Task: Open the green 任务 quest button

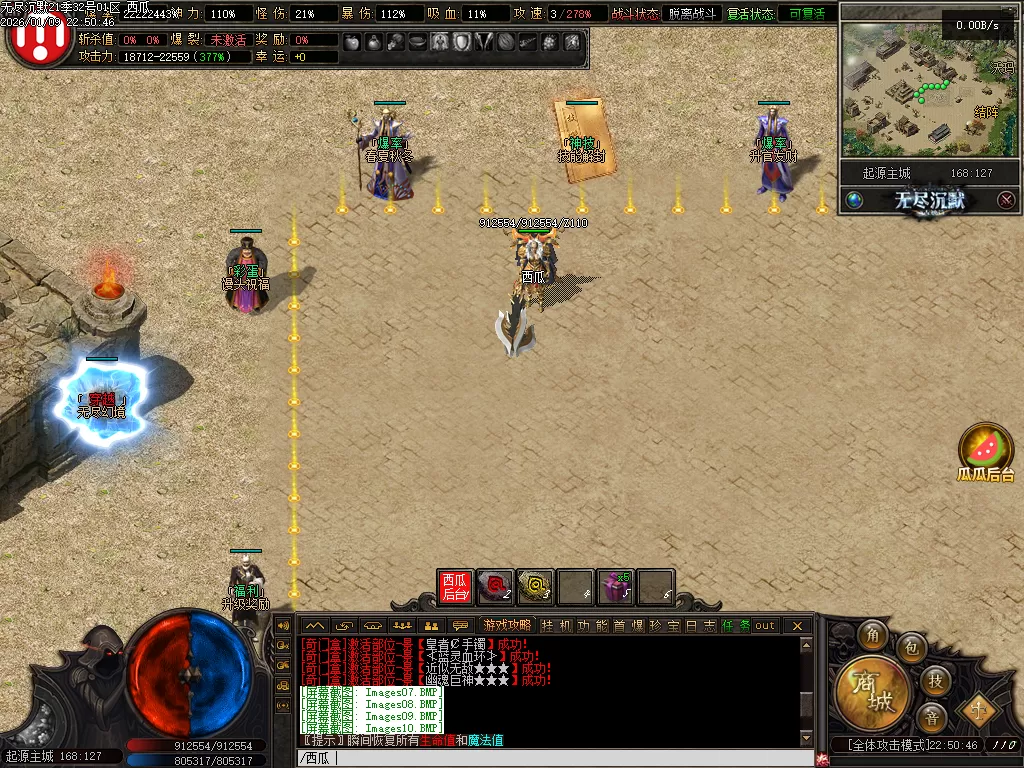Action: 735,626
